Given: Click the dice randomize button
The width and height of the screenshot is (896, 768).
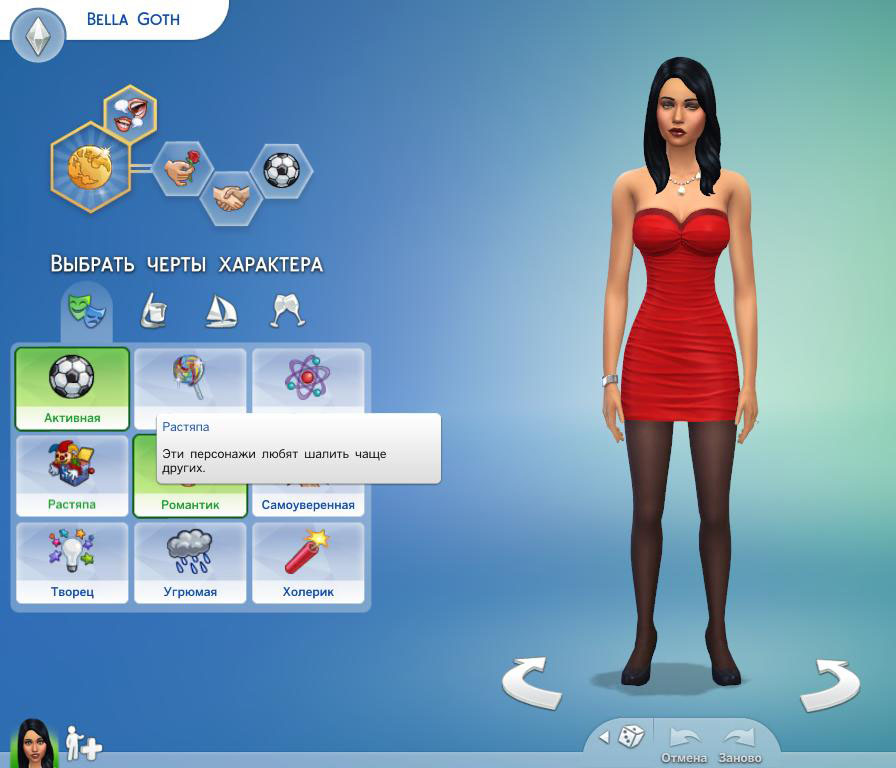Looking at the screenshot, I should (631, 738).
